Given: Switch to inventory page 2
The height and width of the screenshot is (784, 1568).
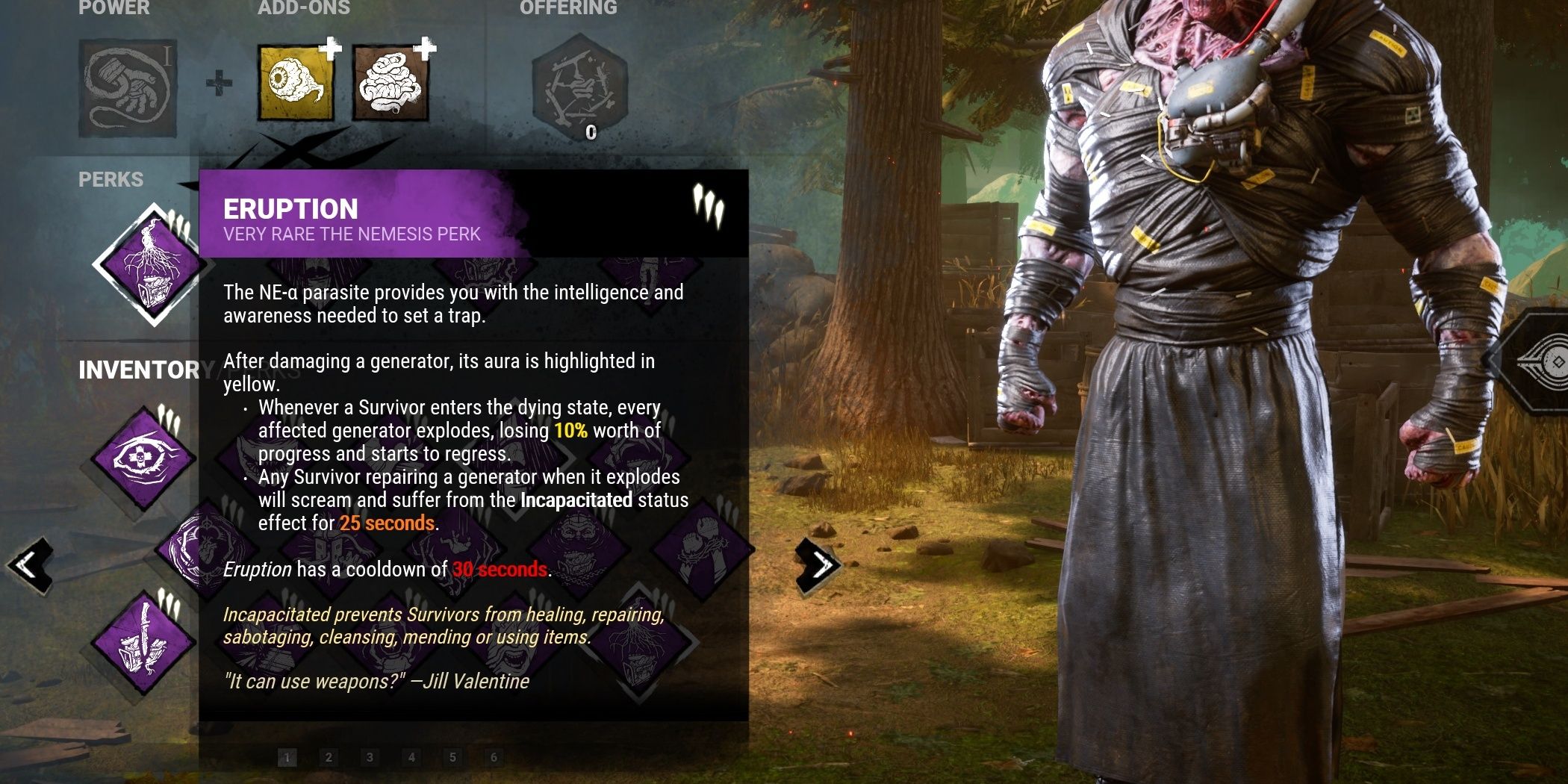Looking at the screenshot, I should click(x=329, y=758).
